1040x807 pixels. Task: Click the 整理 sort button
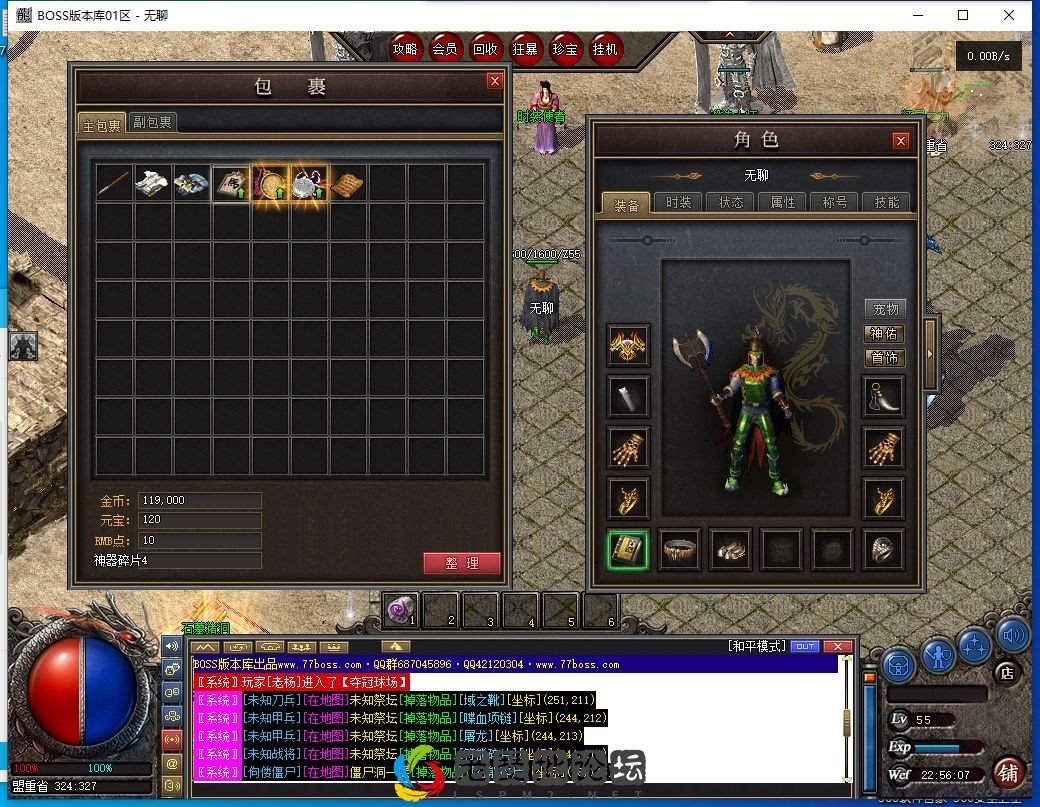pos(461,563)
